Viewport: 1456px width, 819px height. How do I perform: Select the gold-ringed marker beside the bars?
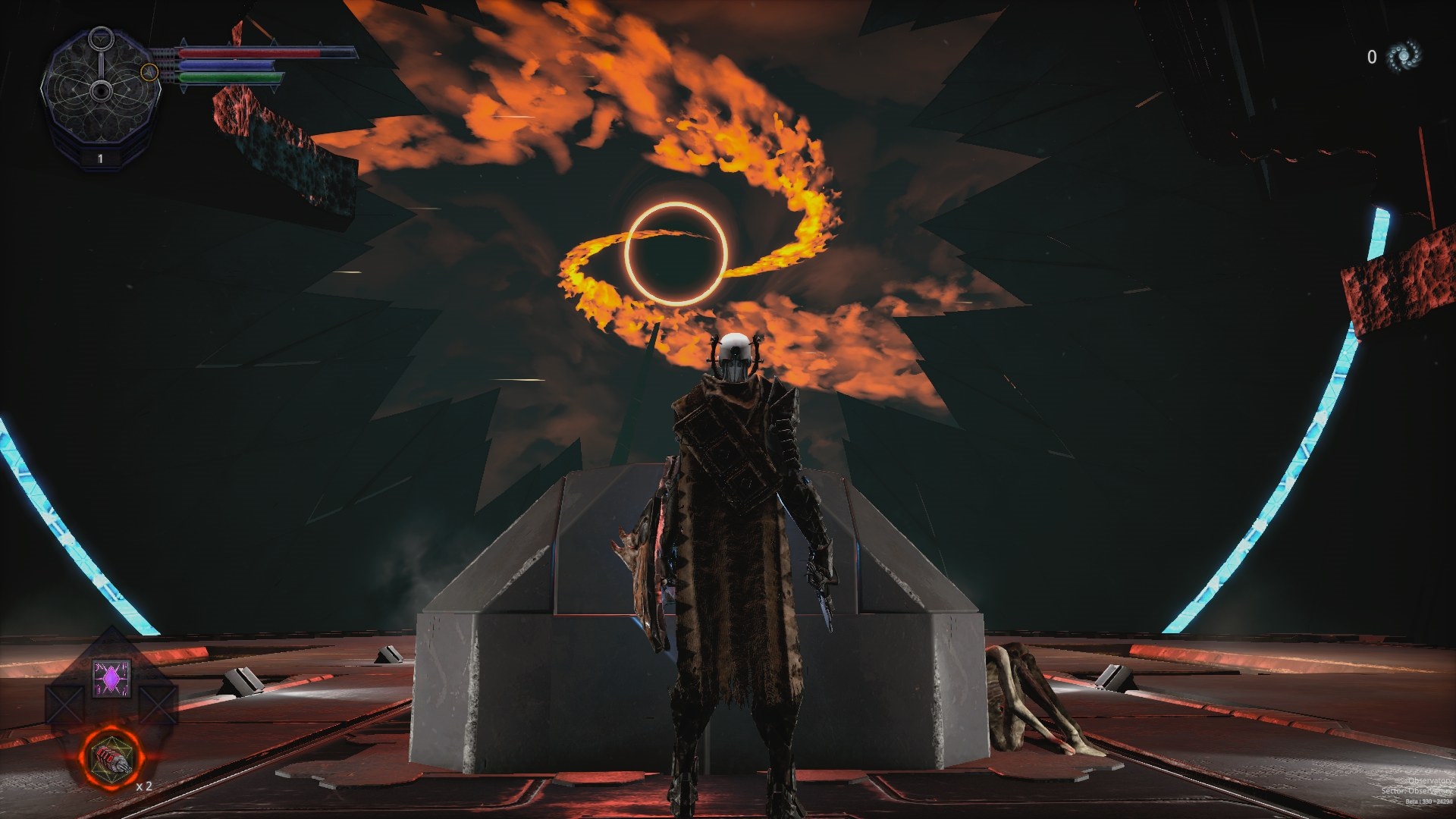pyautogui.click(x=149, y=72)
